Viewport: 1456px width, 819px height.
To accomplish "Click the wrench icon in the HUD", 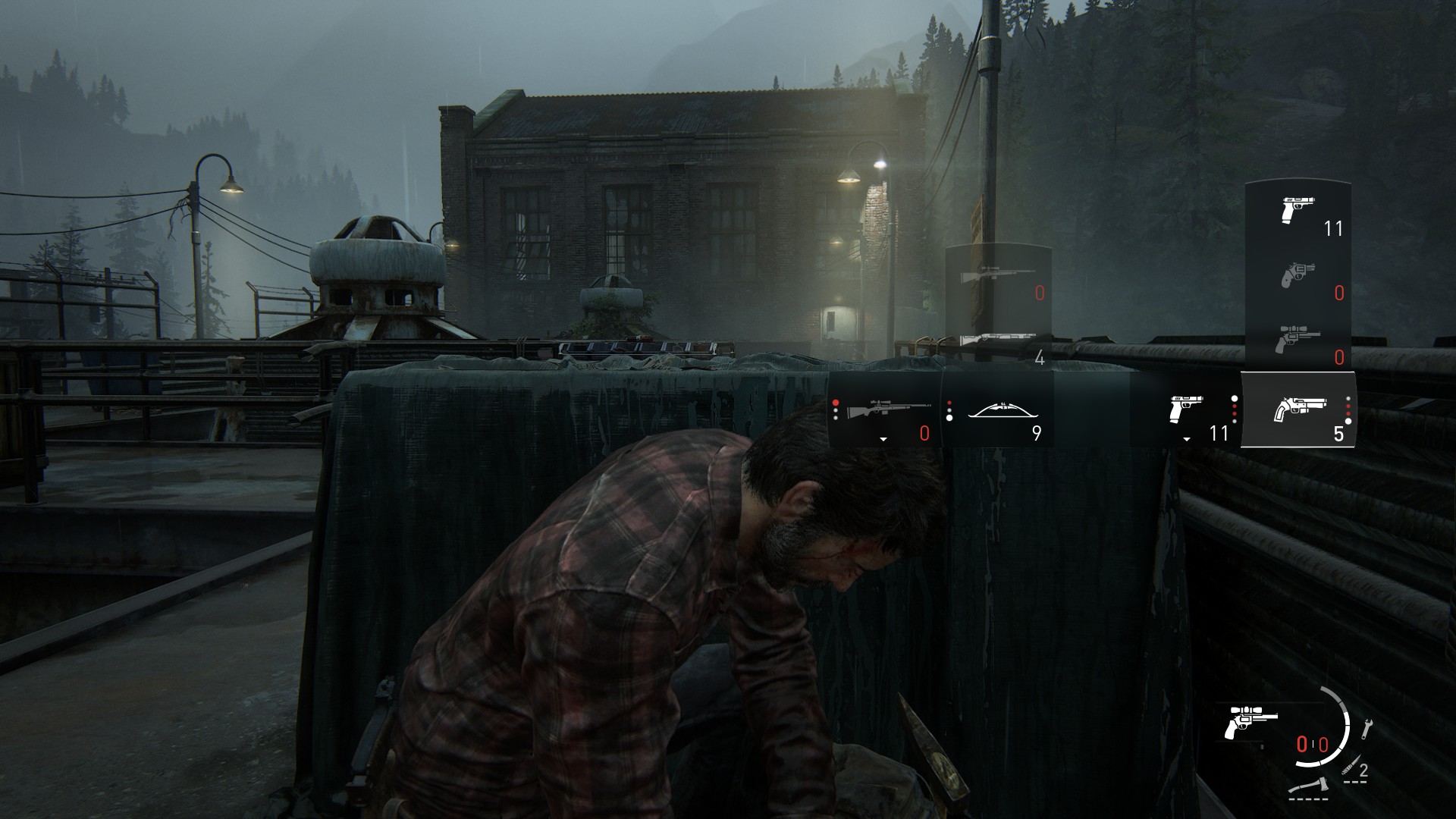I will point(1367,728).
